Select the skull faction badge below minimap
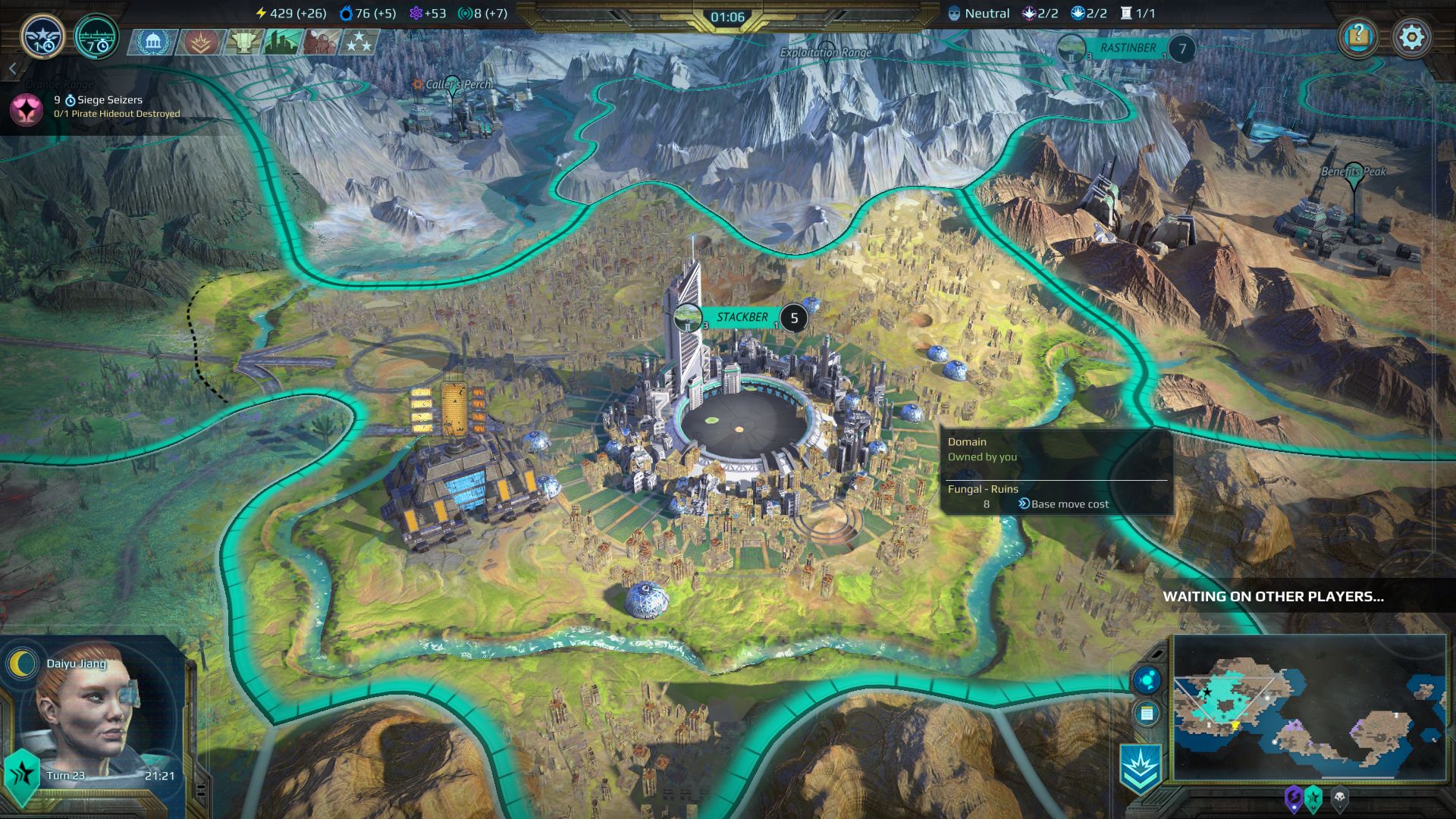The height and width of the screenshot is (819, 1456). (1340, 799)
